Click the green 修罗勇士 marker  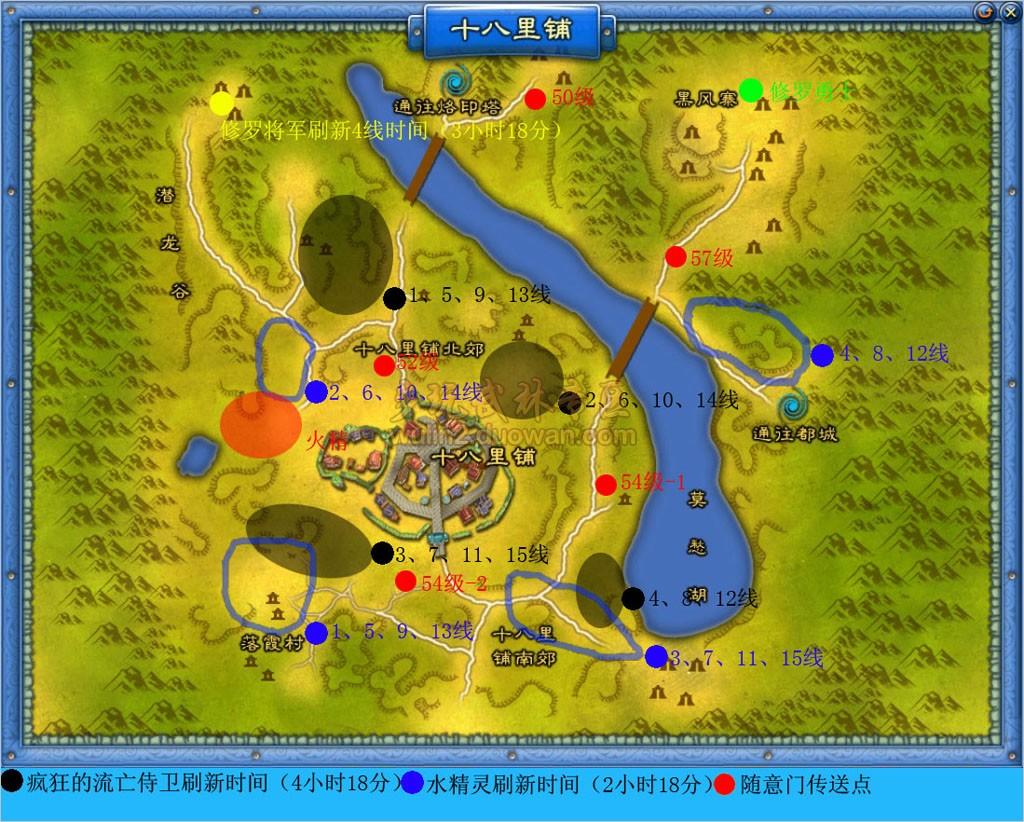tap(750, 90)
